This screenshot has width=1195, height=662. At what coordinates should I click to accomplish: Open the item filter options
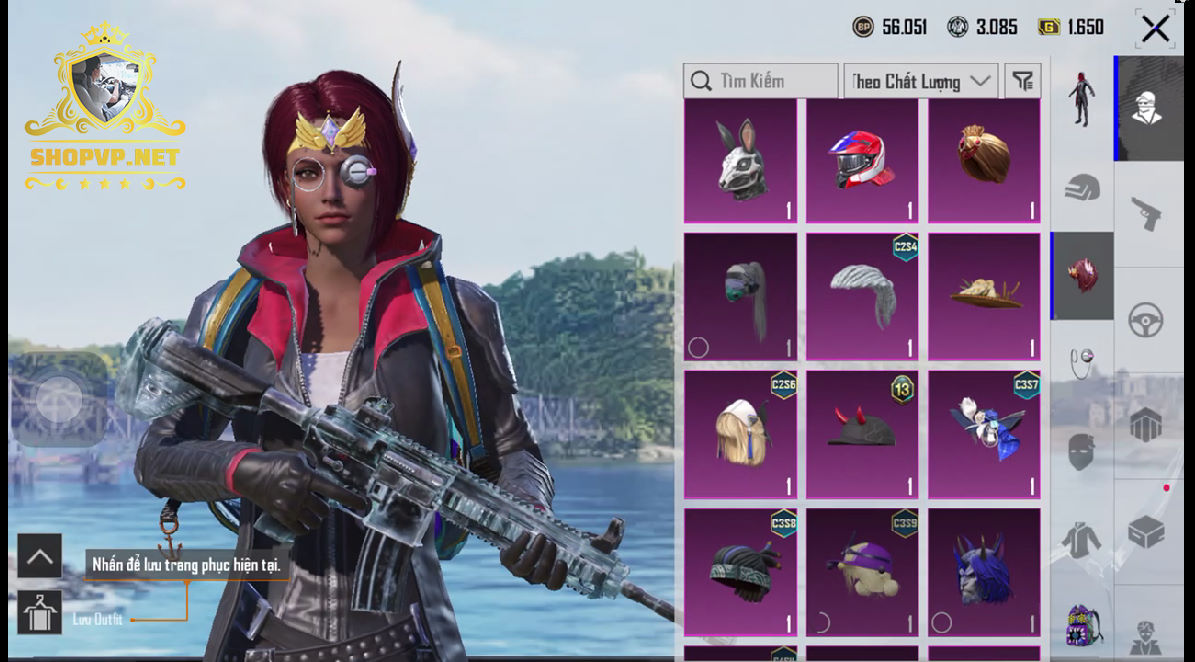(1023, 81)
